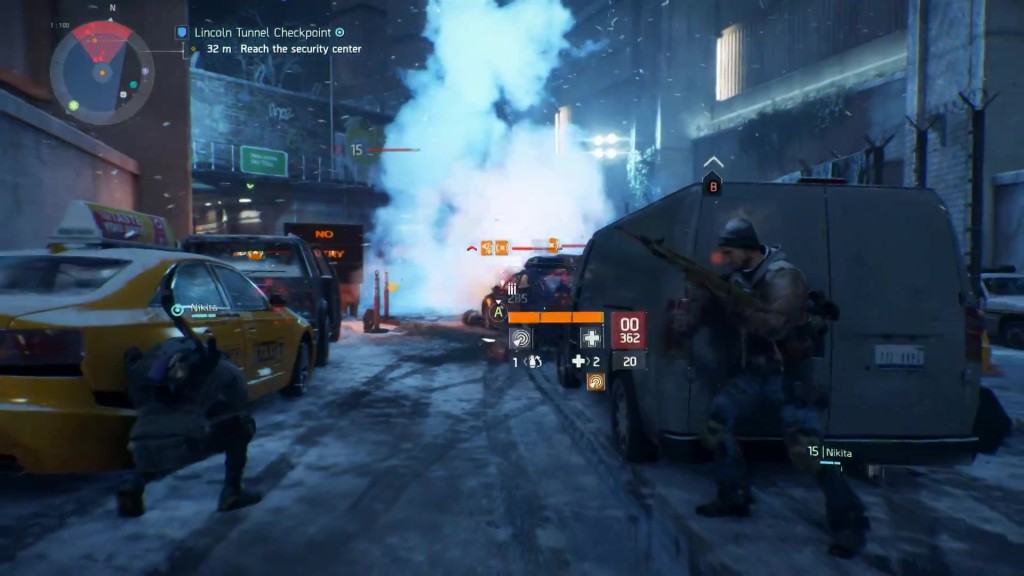1024x576 pixels.
Task: Use a medkit from the medkit counter
Action: (x=585, y=361)
